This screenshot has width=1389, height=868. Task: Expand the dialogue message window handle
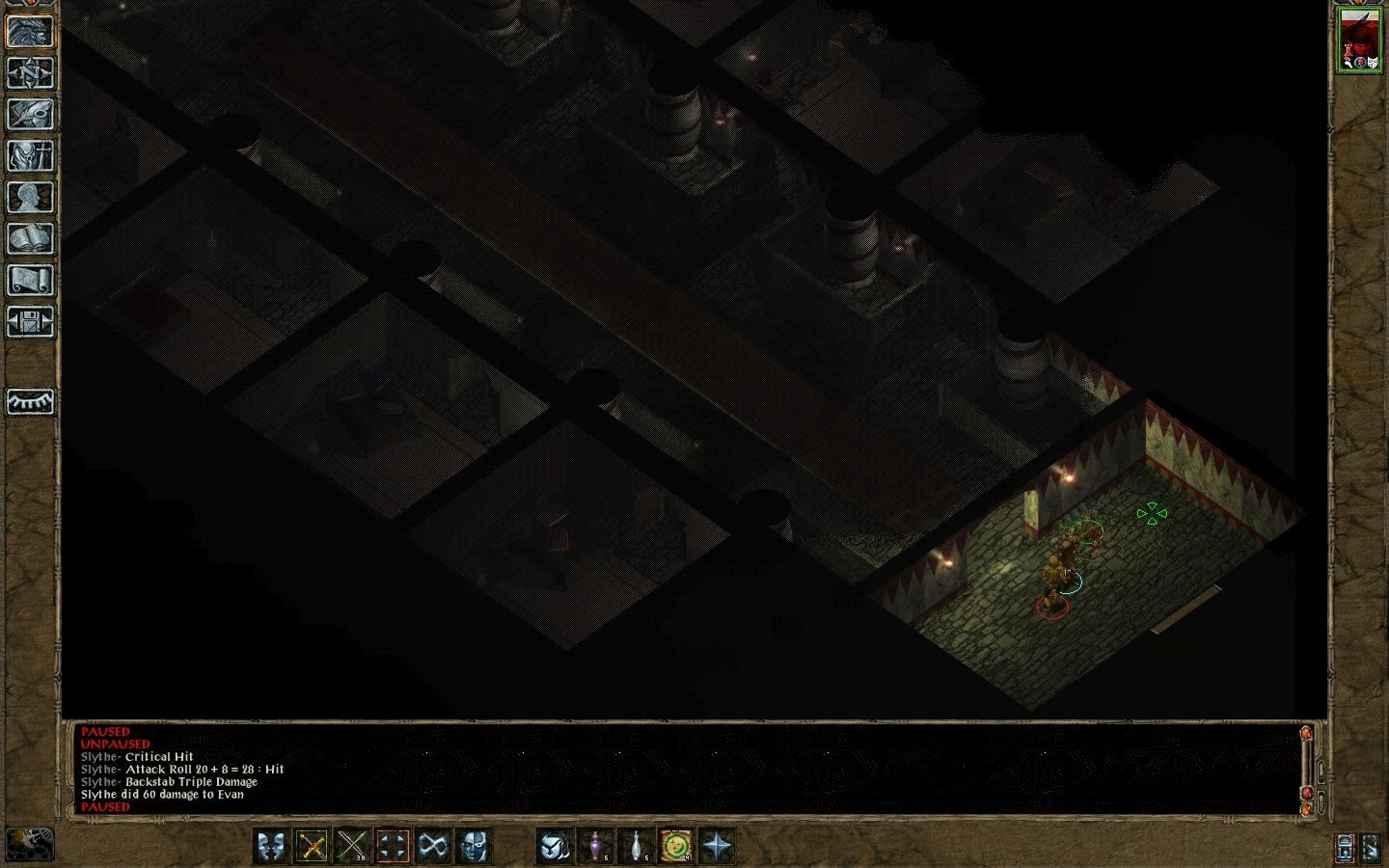(1321, 771)
